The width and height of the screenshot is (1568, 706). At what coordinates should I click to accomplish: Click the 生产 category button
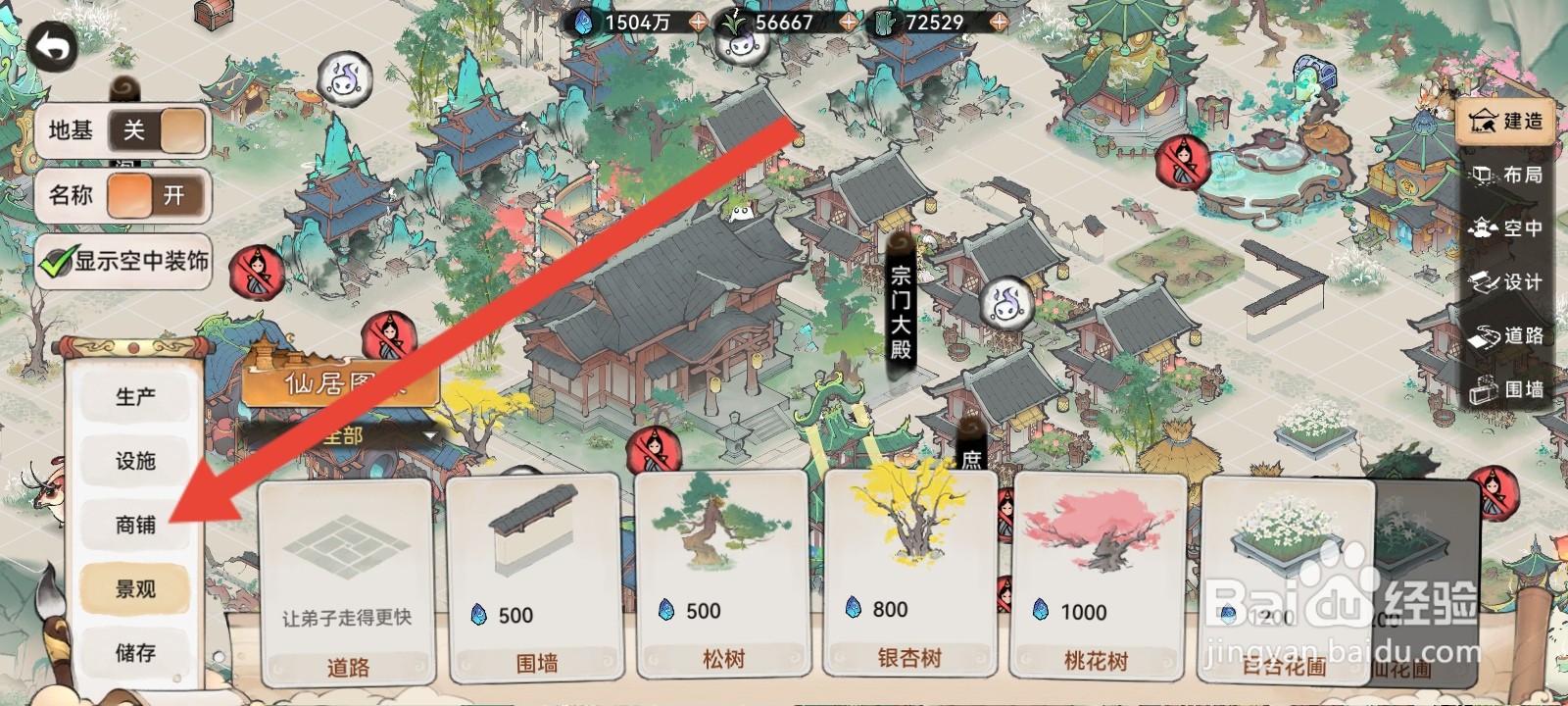click(x=135, y=396)
